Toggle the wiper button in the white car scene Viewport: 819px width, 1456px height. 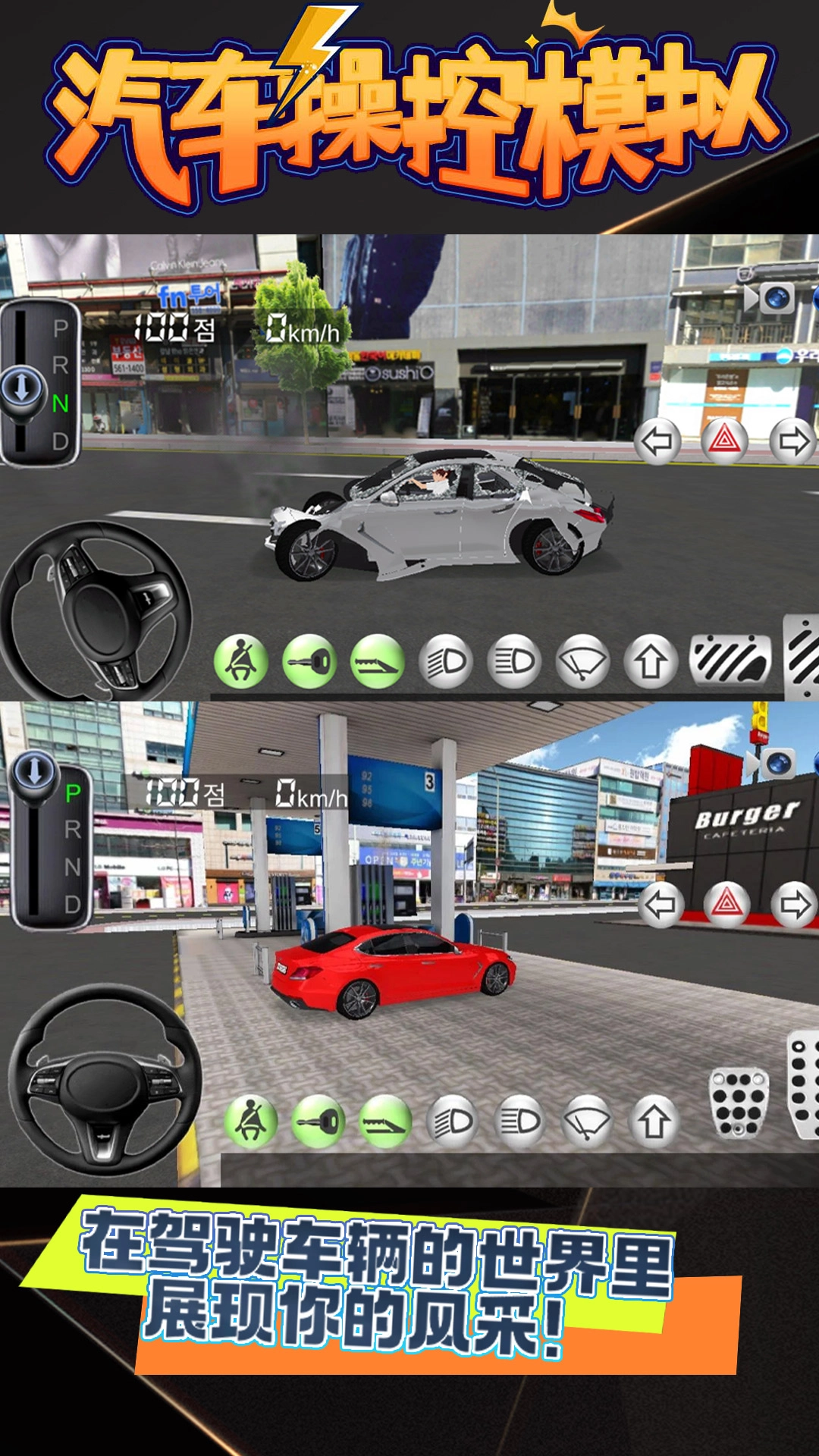click(582, 662)
